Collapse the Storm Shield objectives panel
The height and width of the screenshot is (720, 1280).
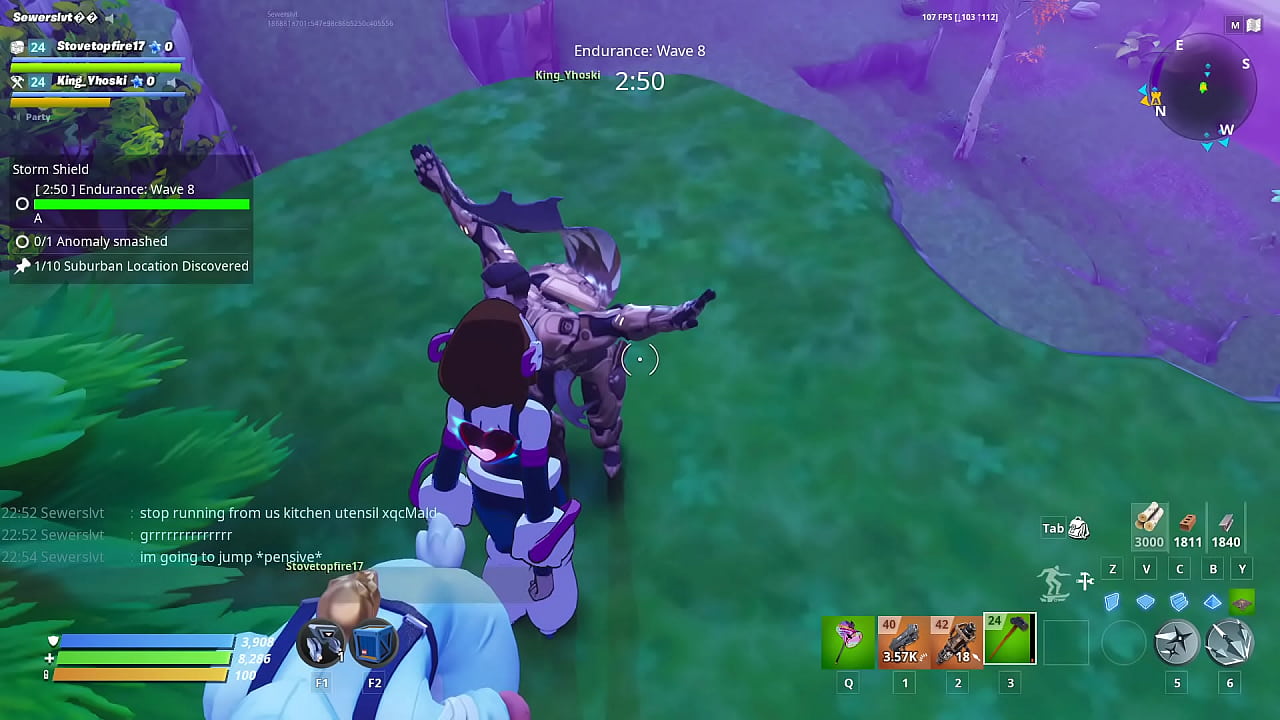[50, 169]
